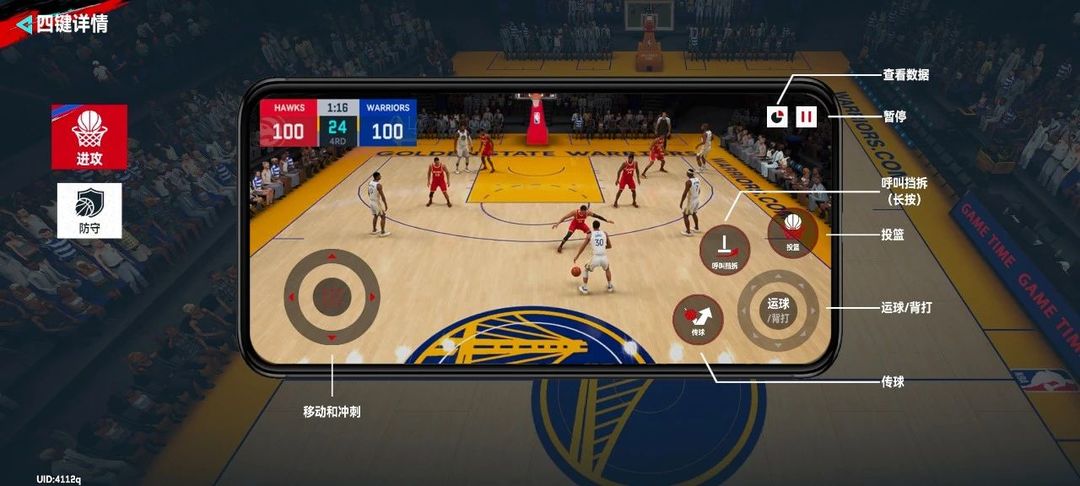The width and height of the screenshot is (1080, 486).
Task: Select the 进攻 offense tab
Action: 89,136
